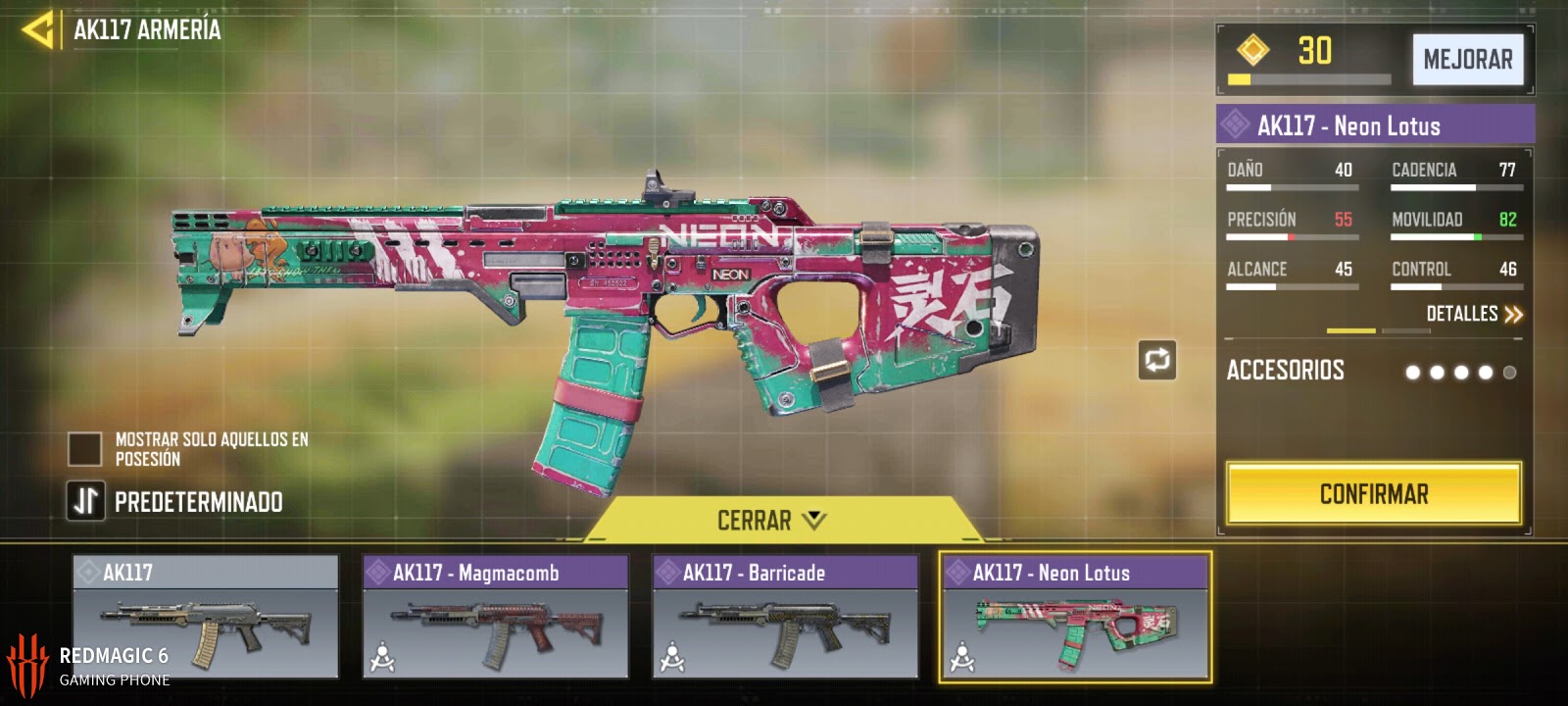Select the default AK117 skin

click(x=206, y=617)
